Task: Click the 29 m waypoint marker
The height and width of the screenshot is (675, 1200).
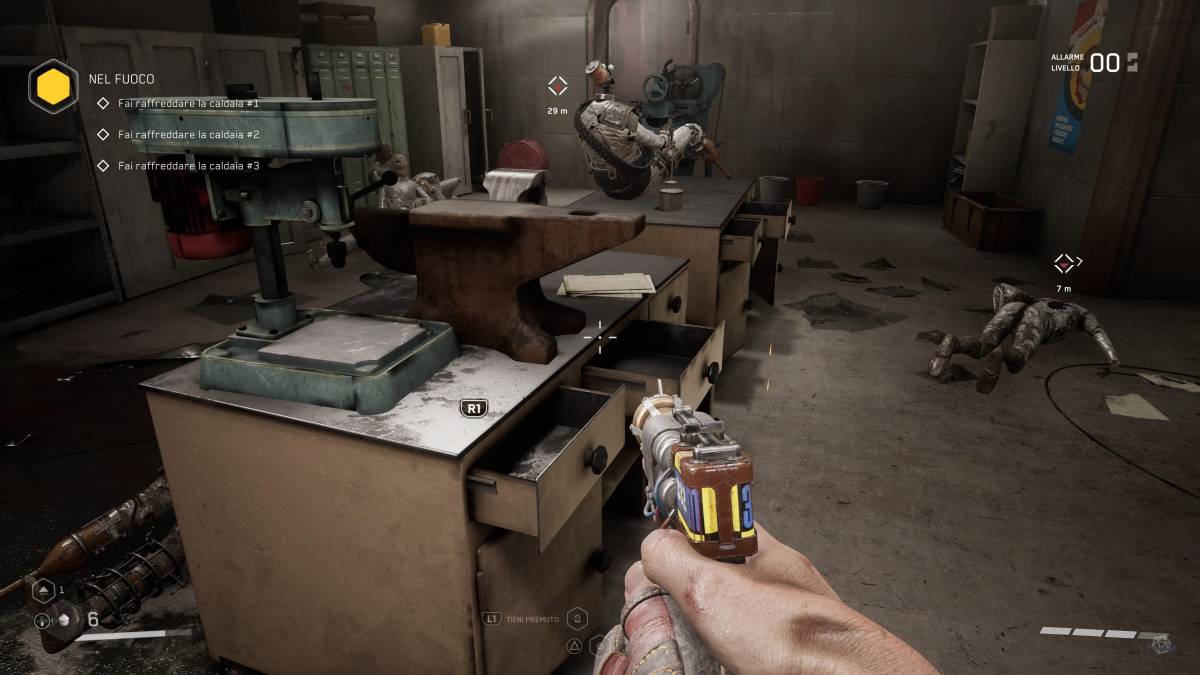Action: coord(557,86)
